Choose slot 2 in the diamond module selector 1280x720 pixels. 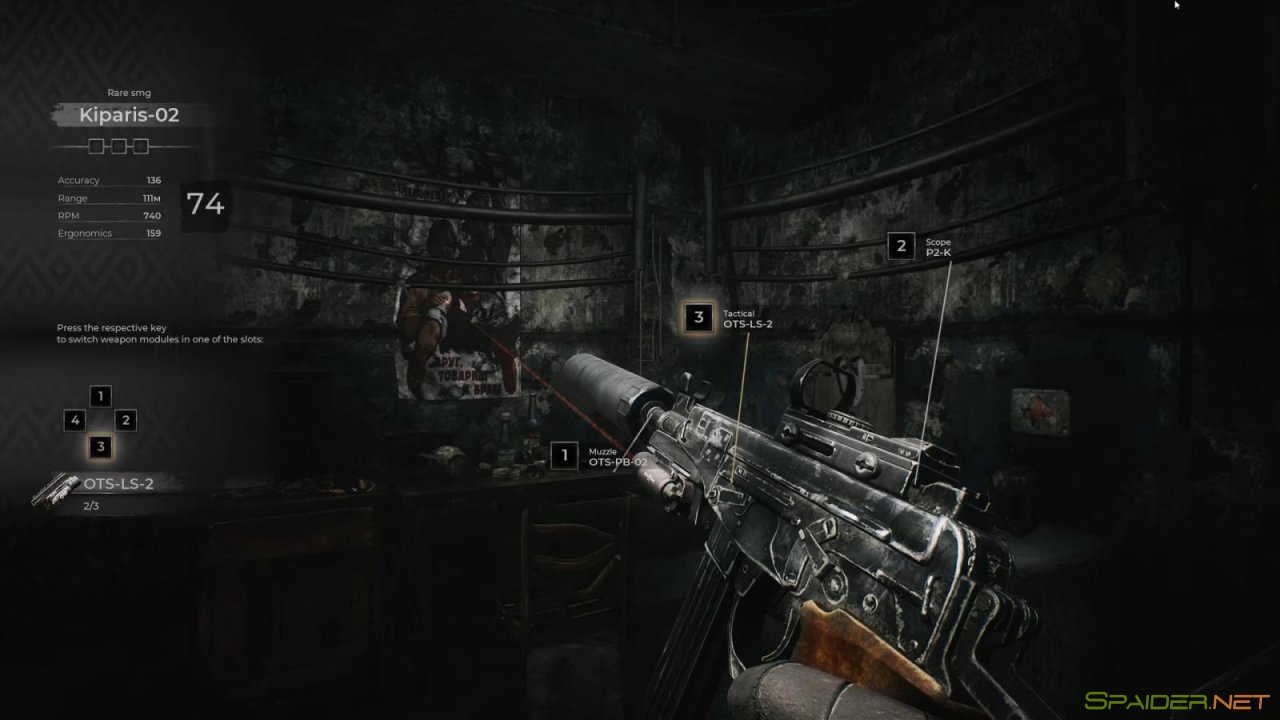[126, 421]
